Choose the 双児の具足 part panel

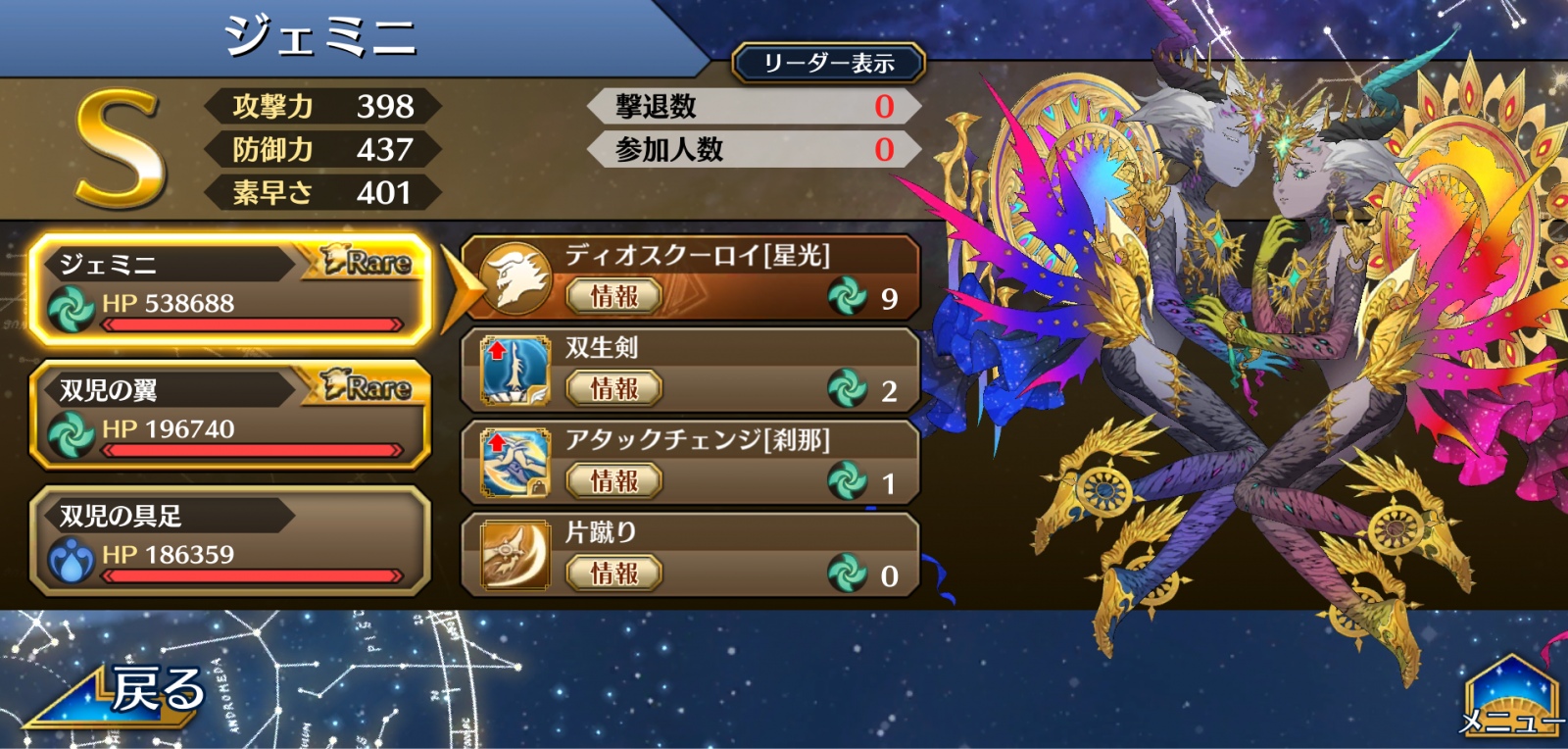pyautogui.click(x=230, y=540)
